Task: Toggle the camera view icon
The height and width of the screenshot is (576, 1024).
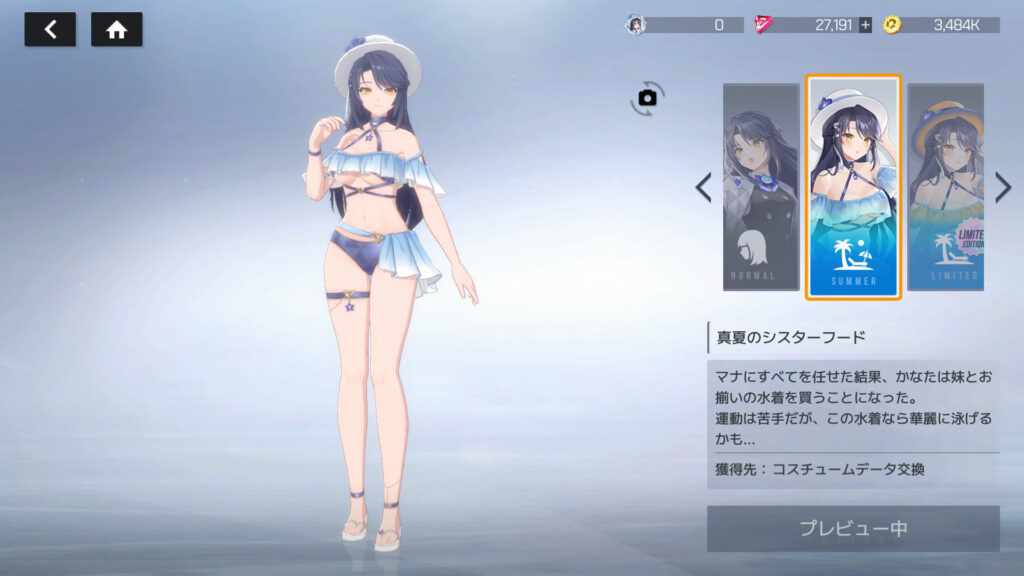Action: (x=647, y=97)
